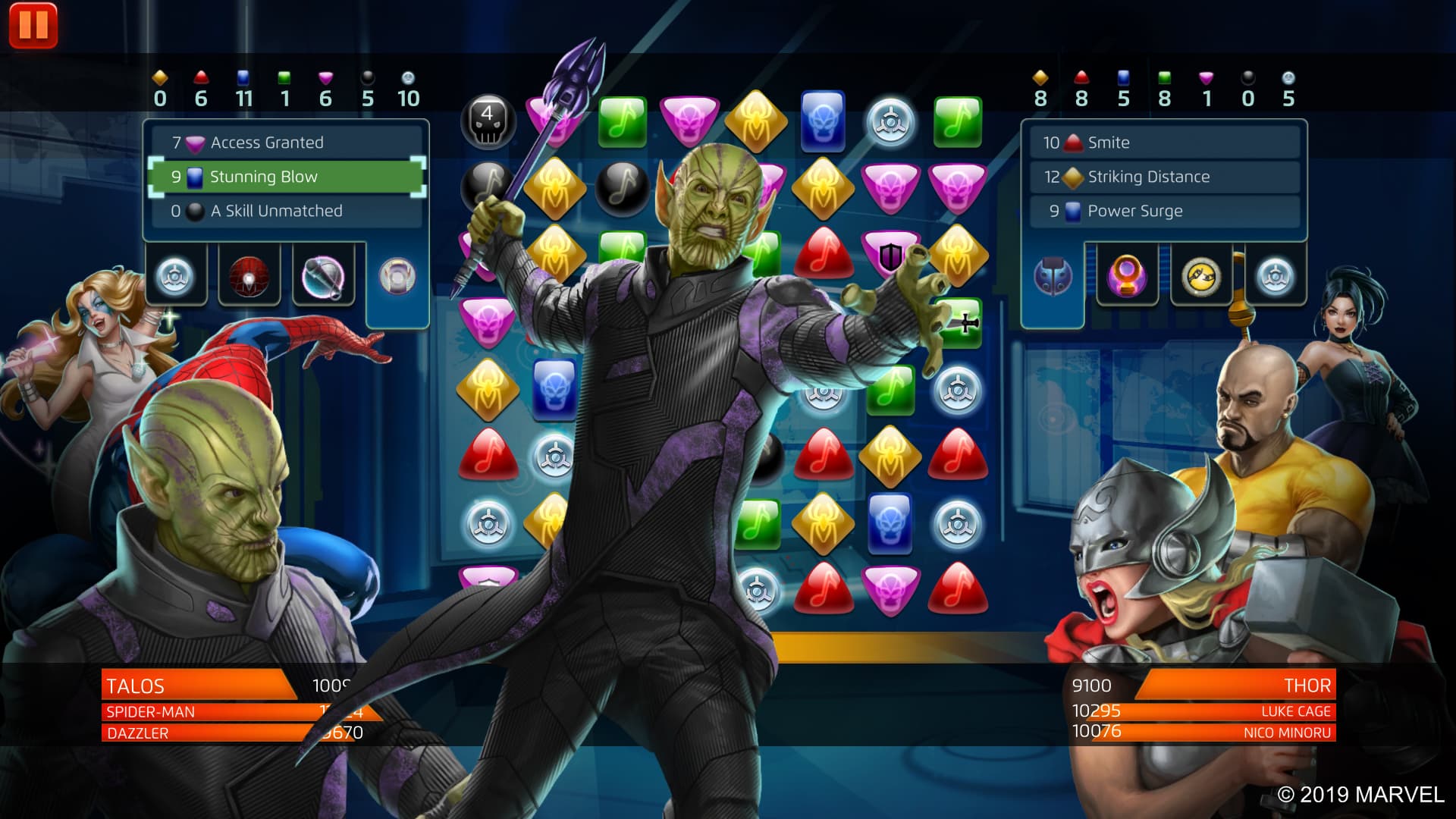The image size is (1456, 819).
Task: Pick the green tile with sword marker
Action: point(959,322)
